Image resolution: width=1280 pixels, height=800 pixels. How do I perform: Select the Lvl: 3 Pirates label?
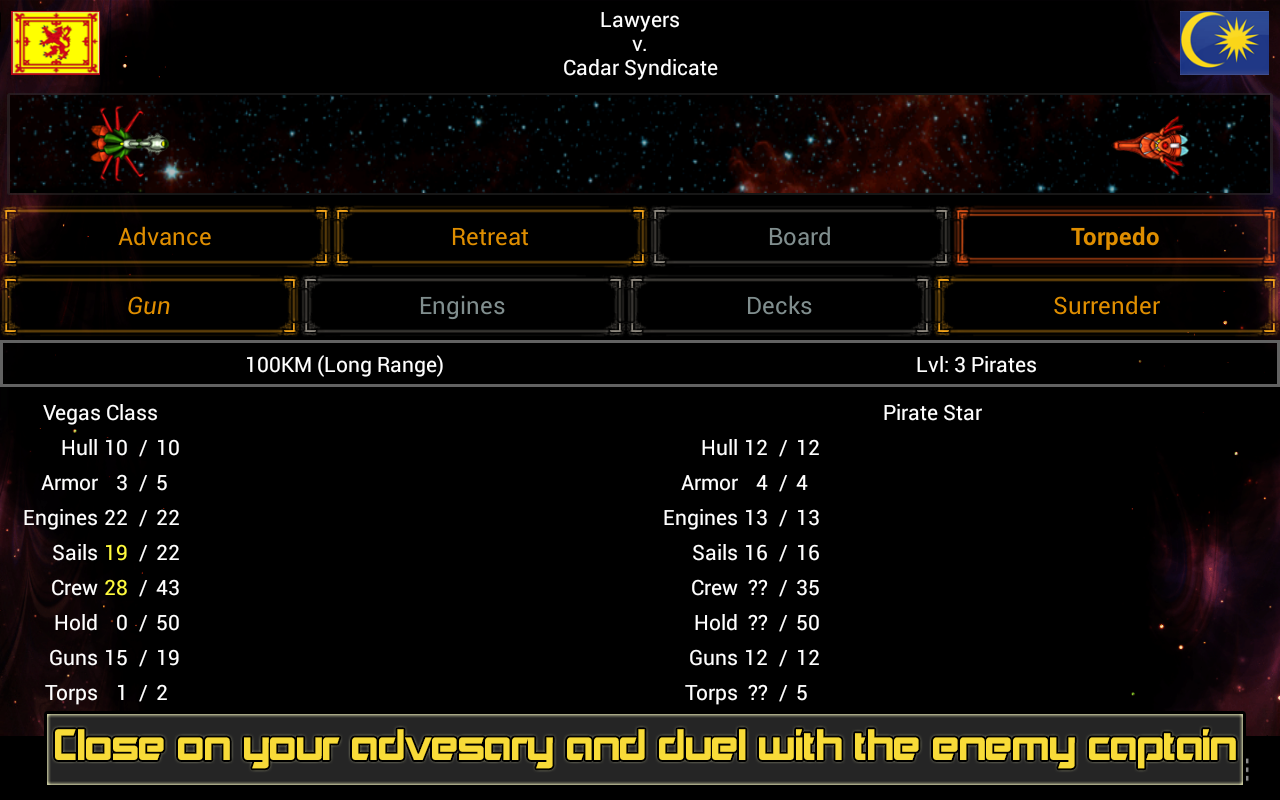tap(976, 364)
